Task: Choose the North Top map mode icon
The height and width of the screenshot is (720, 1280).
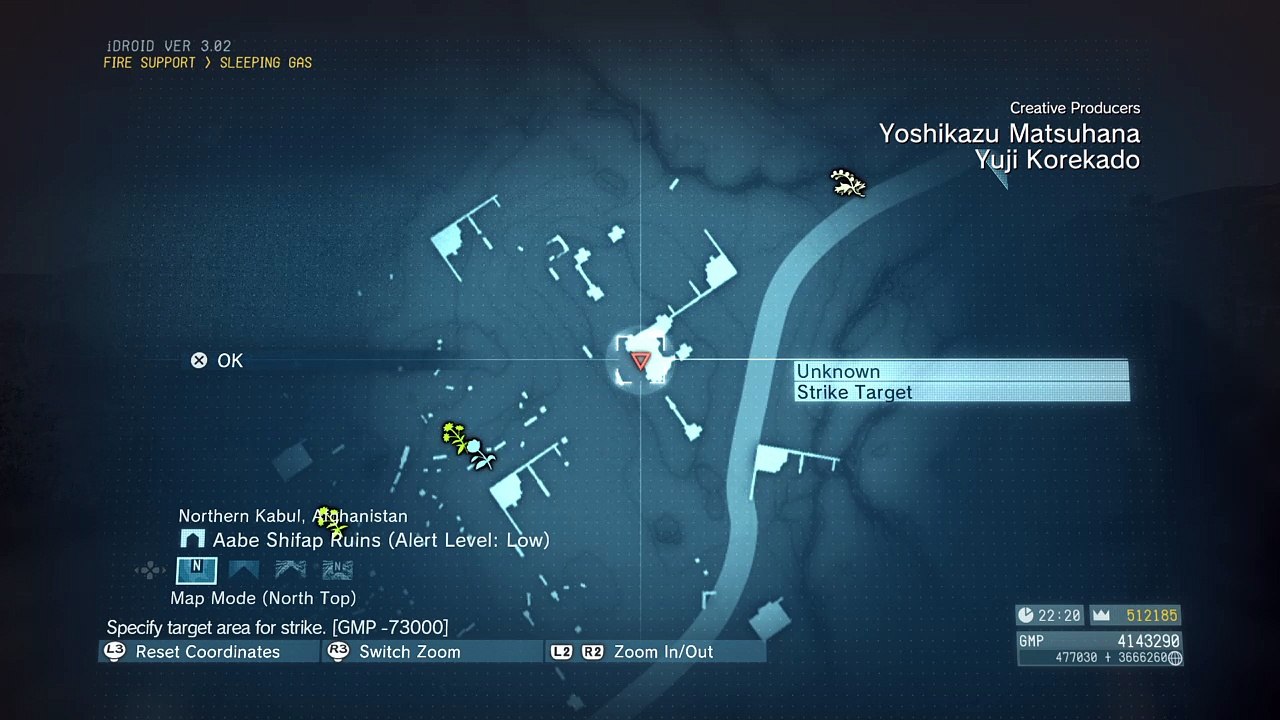Action: pos(196,570)
